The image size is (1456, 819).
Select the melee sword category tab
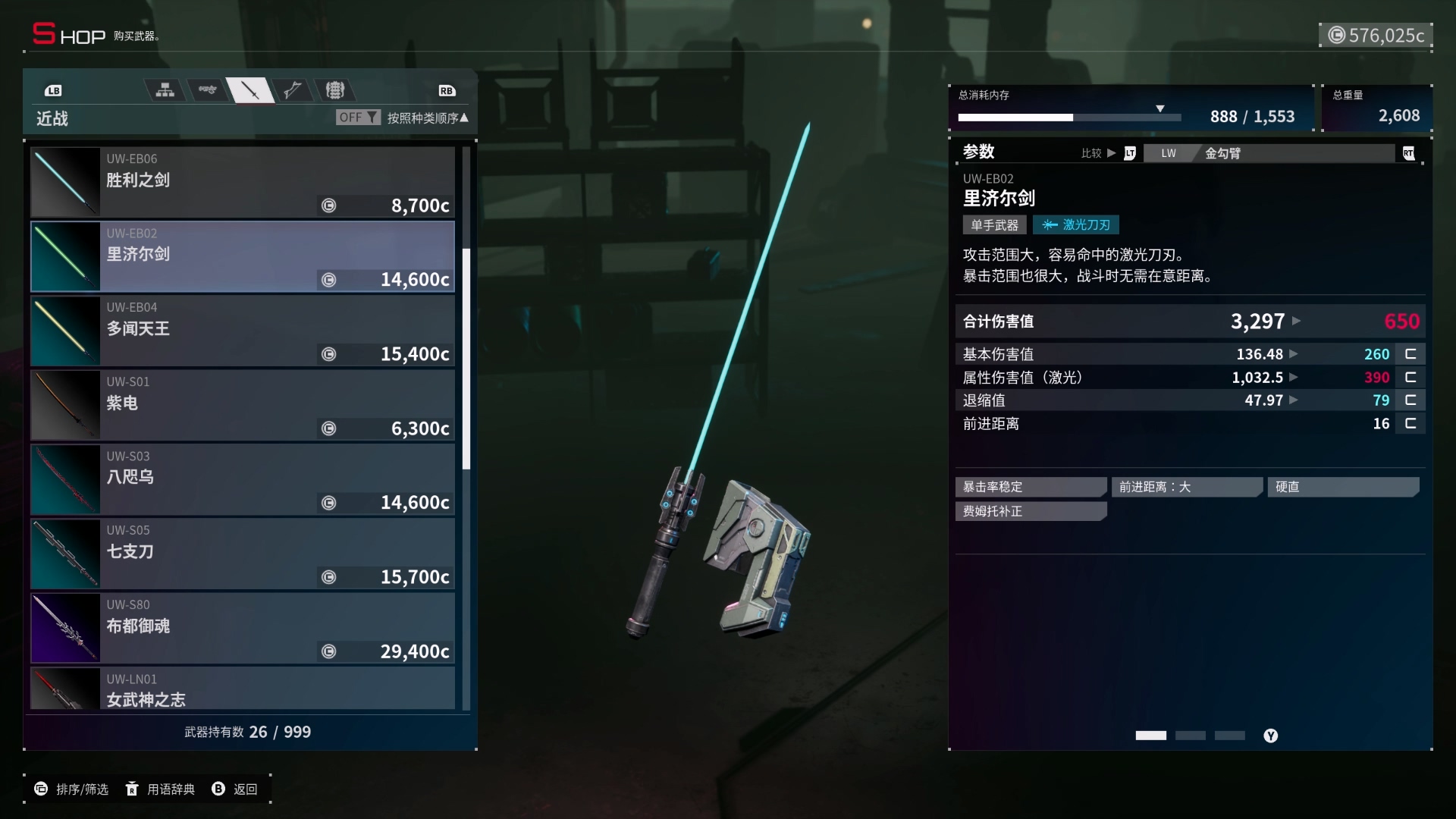coord(249,91)
